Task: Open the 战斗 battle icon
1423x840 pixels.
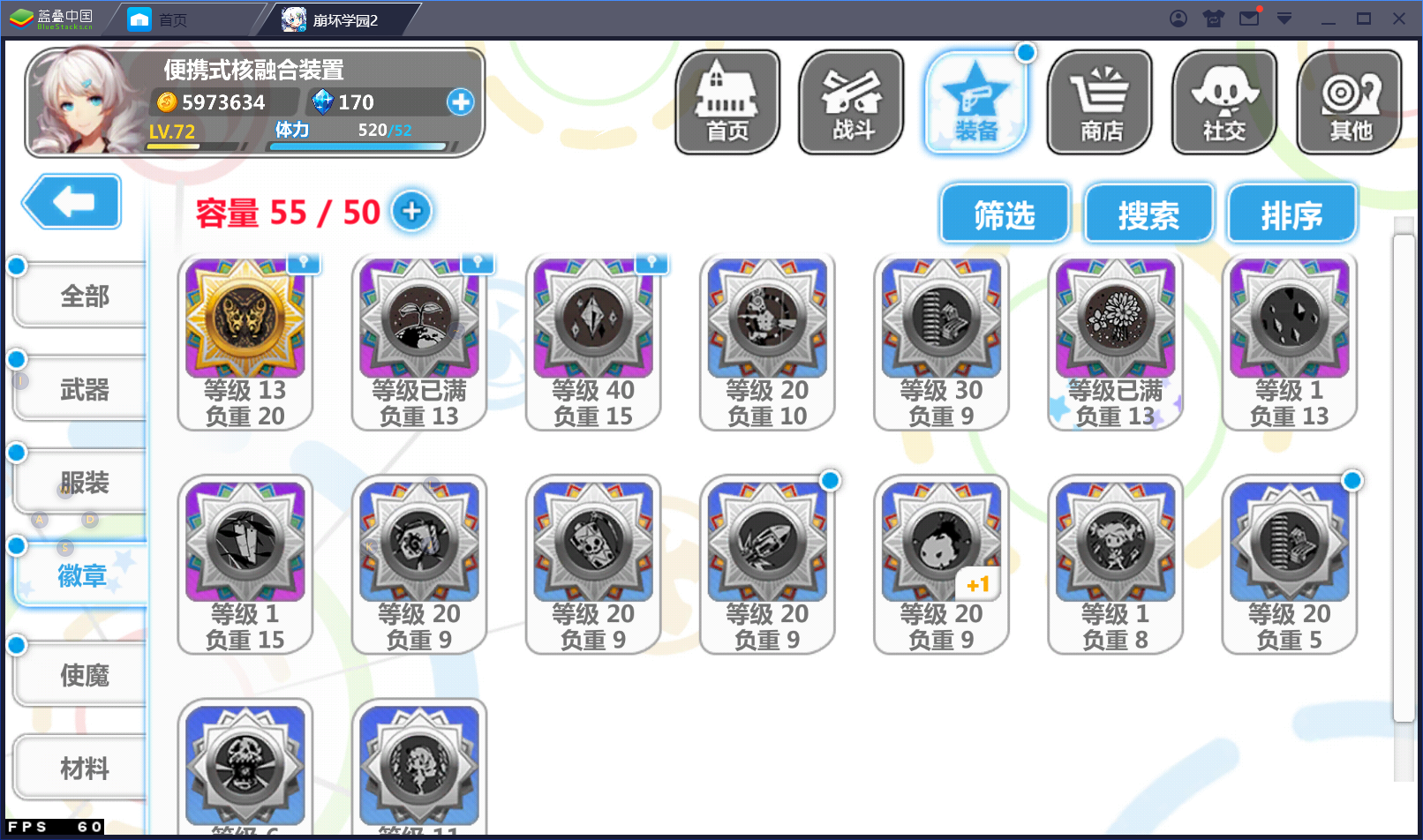Action: pyautogui.click(x=850, y=101)
